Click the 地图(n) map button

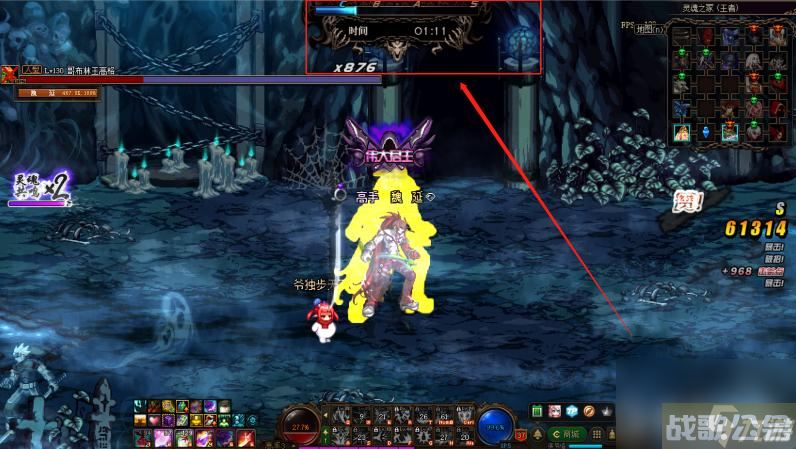[649, 29]
